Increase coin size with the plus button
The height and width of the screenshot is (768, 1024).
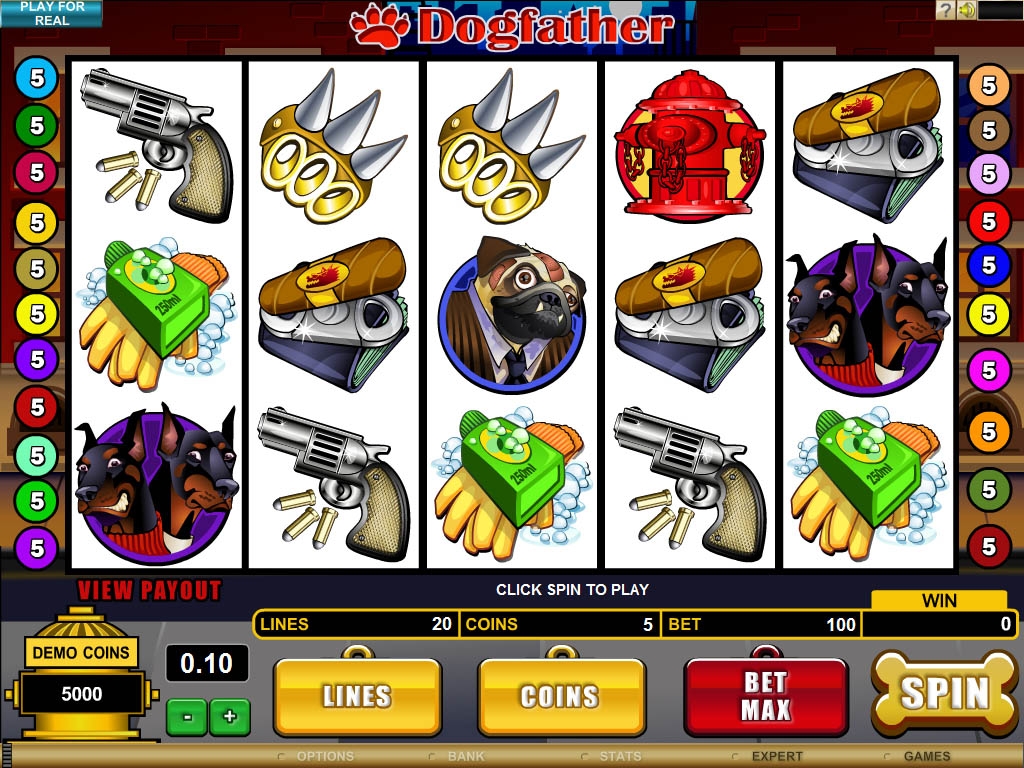click(x=230, y=716)
